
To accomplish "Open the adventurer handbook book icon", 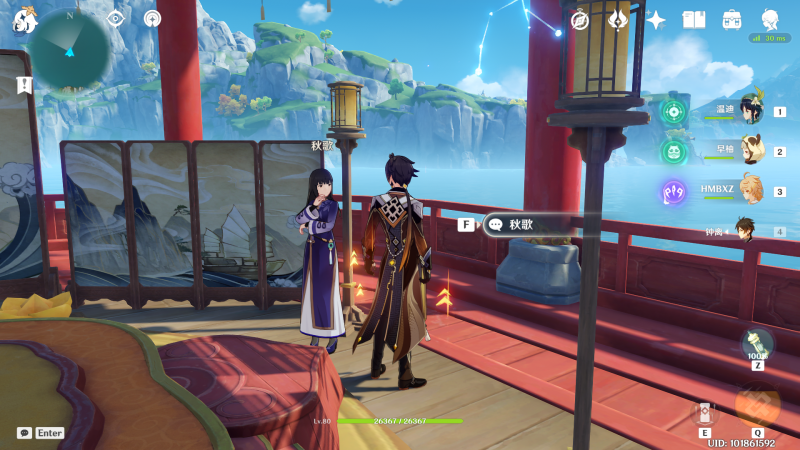I will pos(694,19).
